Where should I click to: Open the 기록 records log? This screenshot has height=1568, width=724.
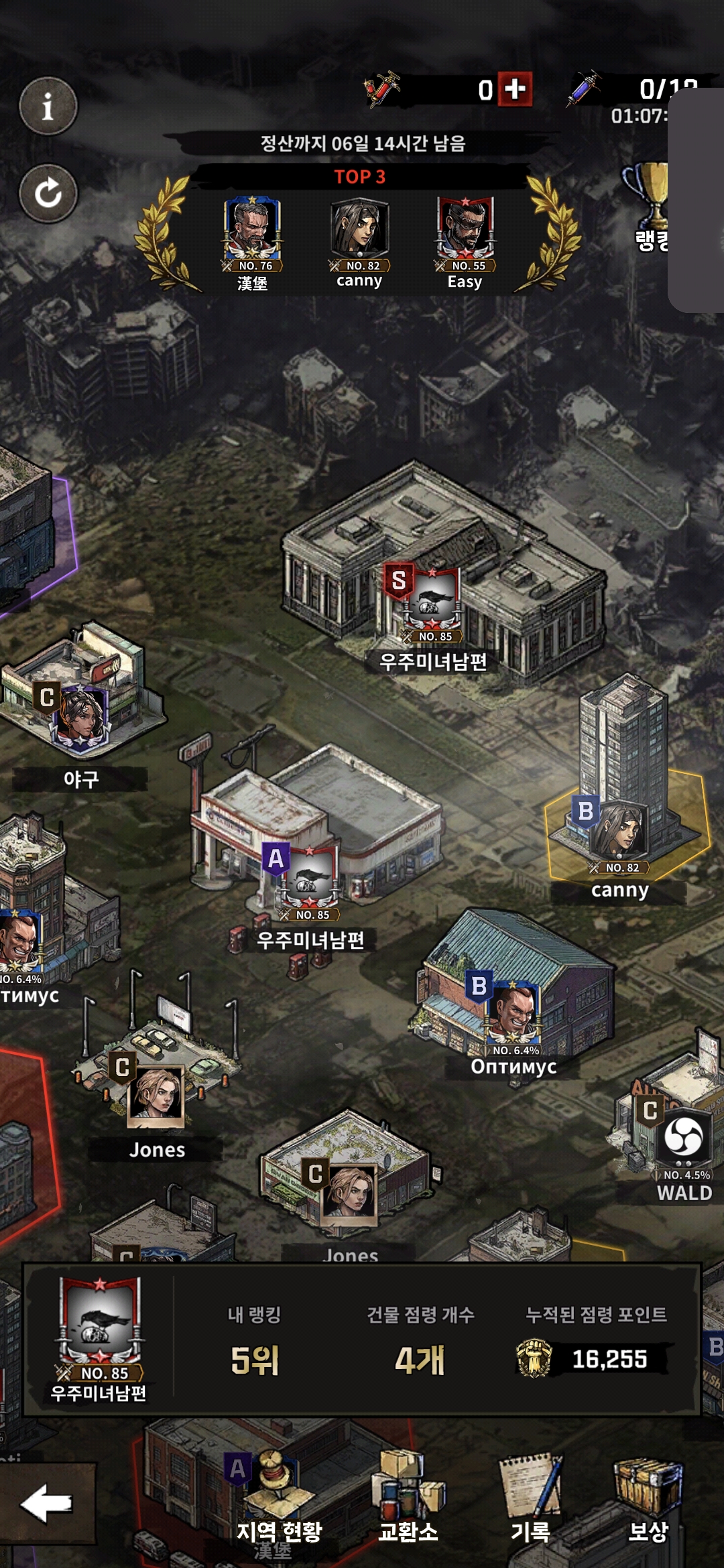click(x=531, y=1501)
